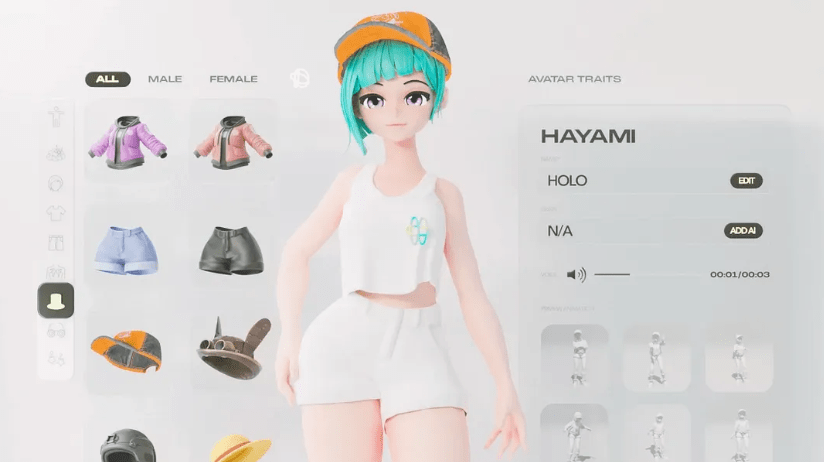
Task: Pick the gray helmet item
Action: click(127, 445)
